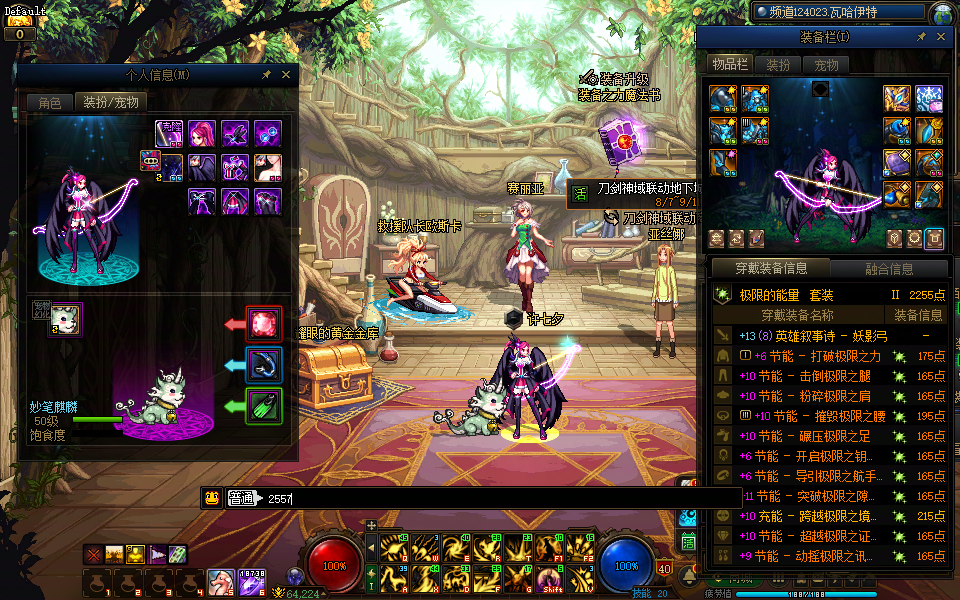The image size is (960, 600).
Task: Switch to the 角色 character tab
Action: 50,102
